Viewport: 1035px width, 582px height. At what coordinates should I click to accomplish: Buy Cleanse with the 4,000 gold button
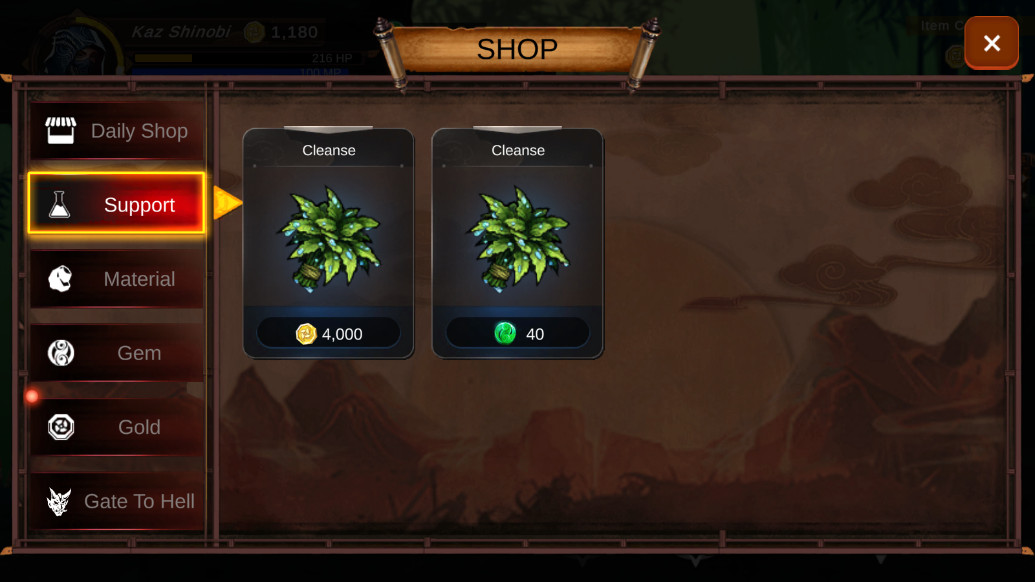click(x=328, y=333)
